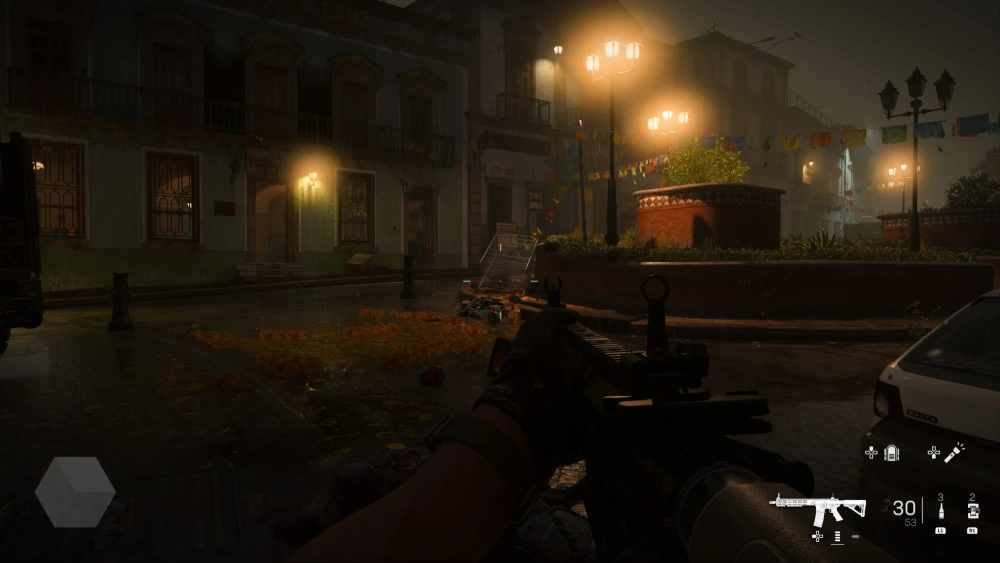
Task: Click the fire mode indicator below the rifle
Action: pos(837,537)
